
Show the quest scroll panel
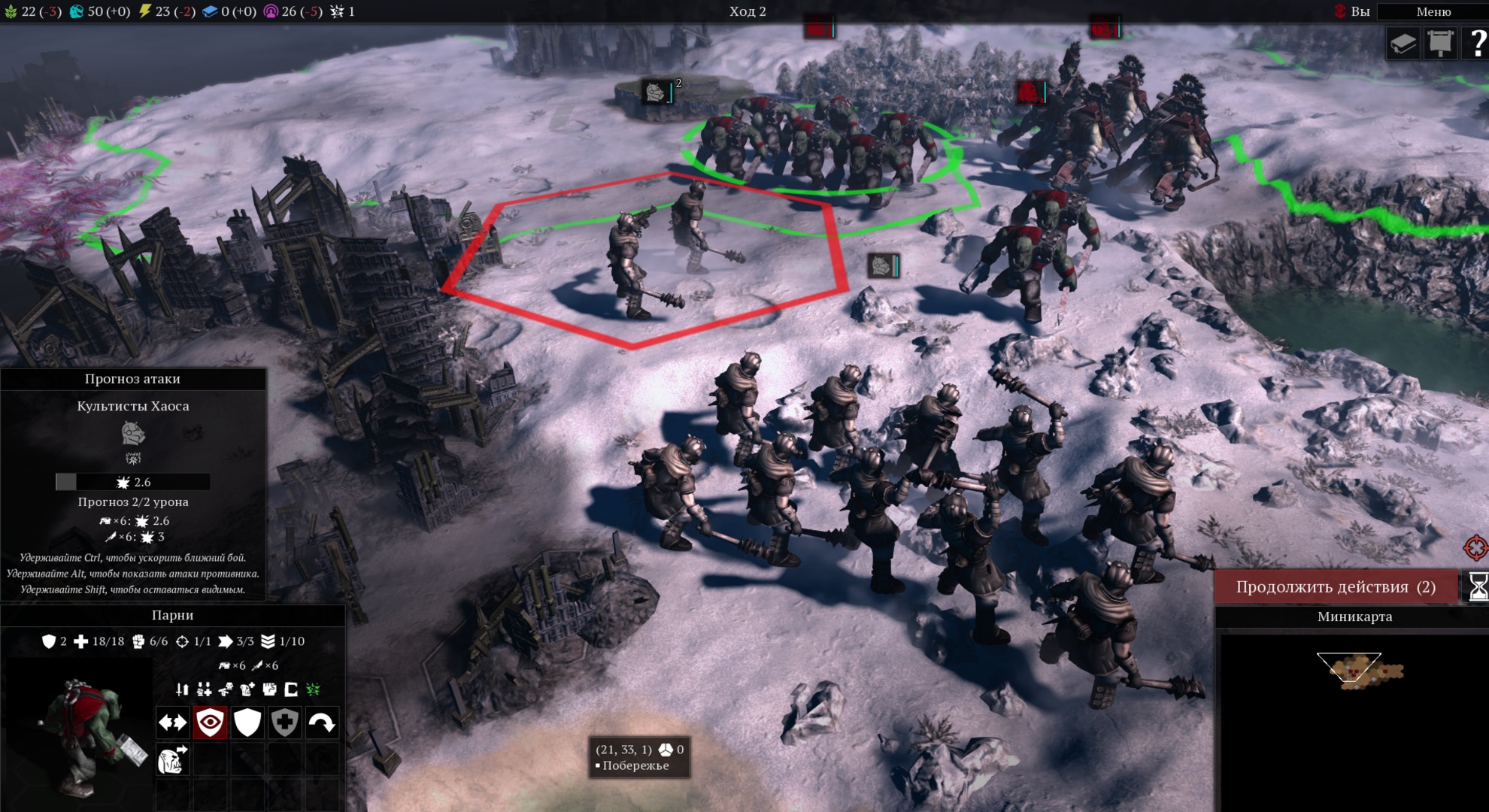(1440, 44)
